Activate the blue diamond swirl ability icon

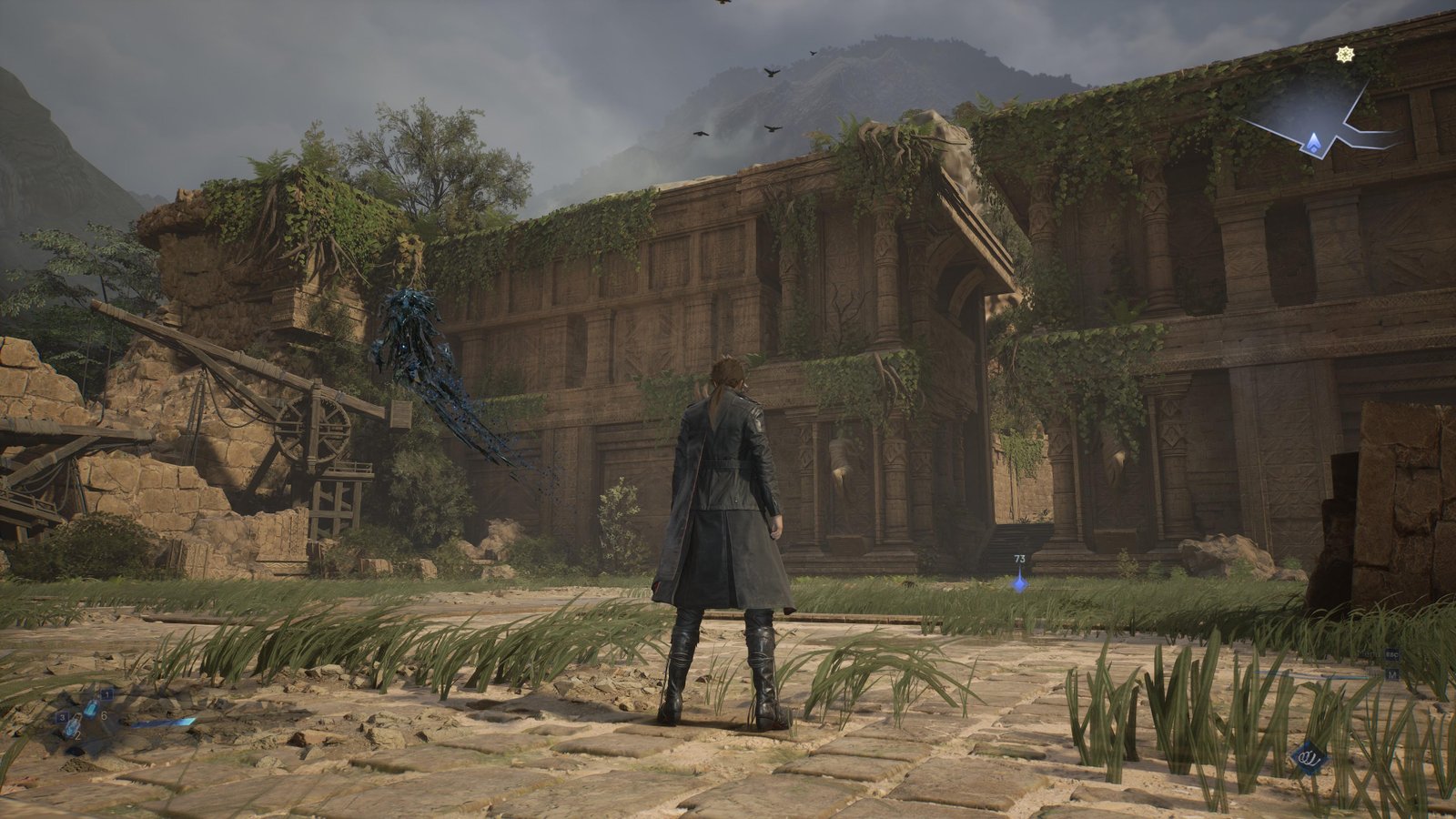click(x=1311, y=757)
